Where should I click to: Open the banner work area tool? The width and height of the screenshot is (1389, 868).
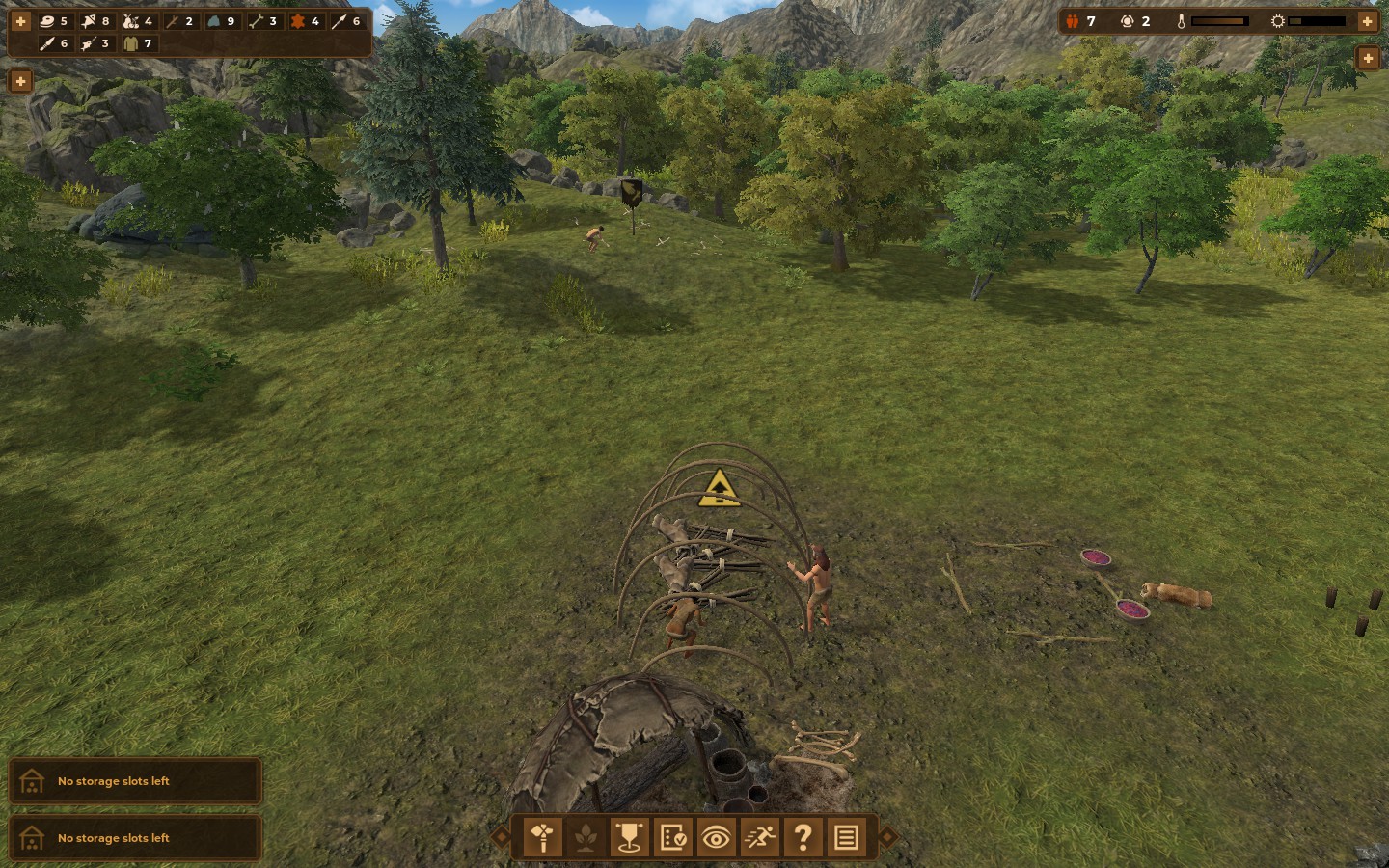[x=629, y=837]
